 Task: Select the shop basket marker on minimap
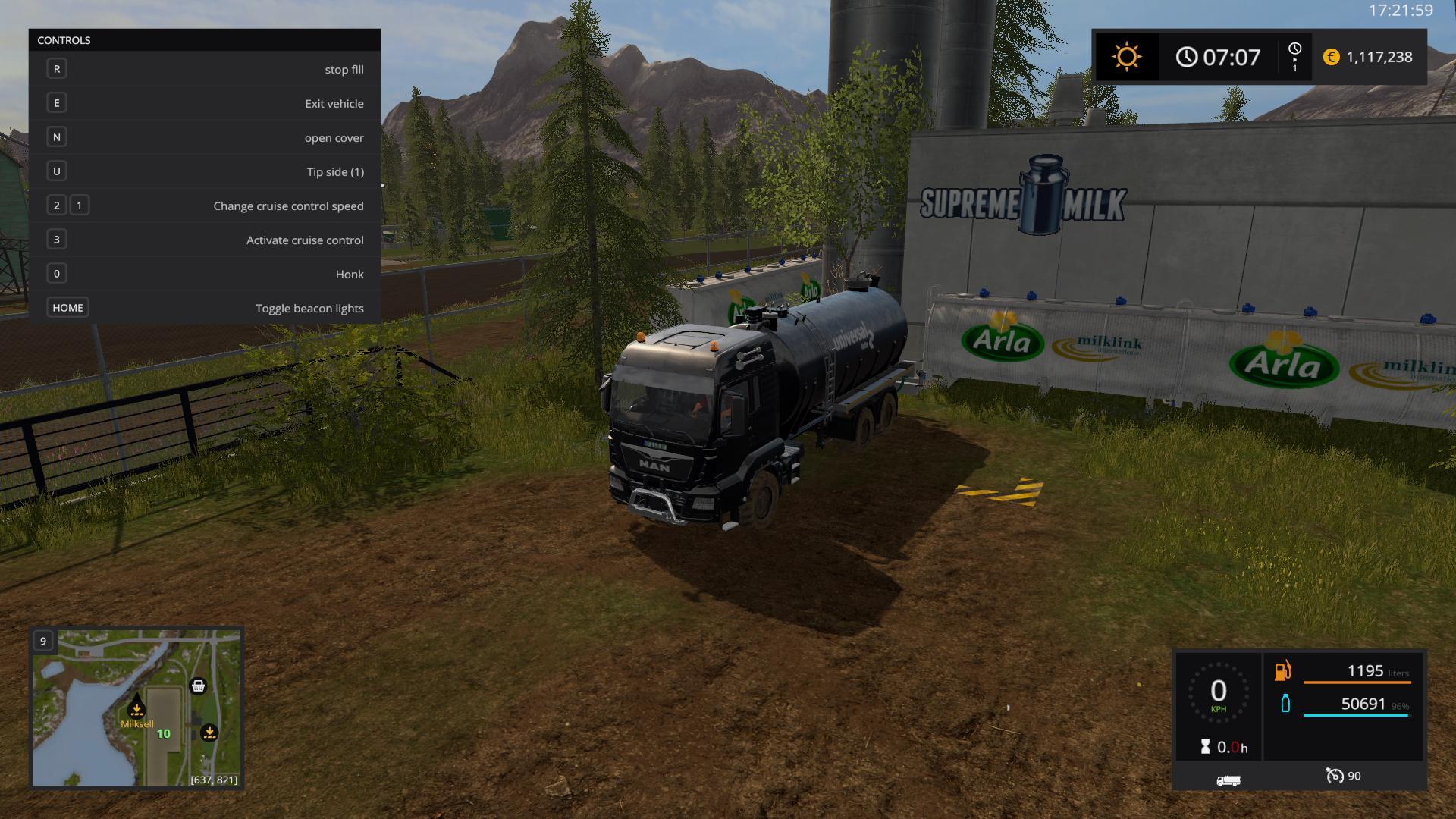click(198, 686)
